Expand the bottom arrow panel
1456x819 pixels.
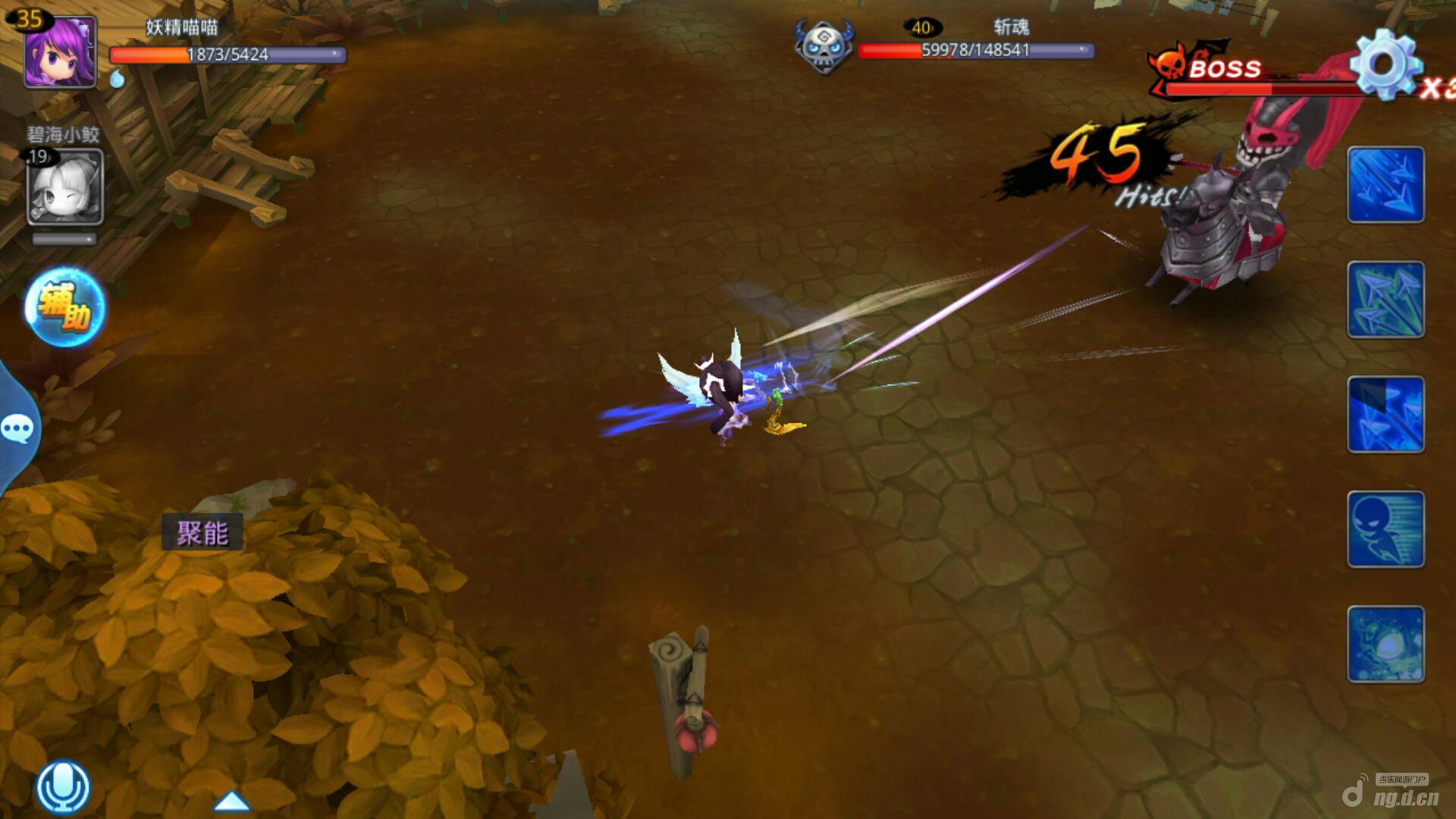click(x=232, y=801)
